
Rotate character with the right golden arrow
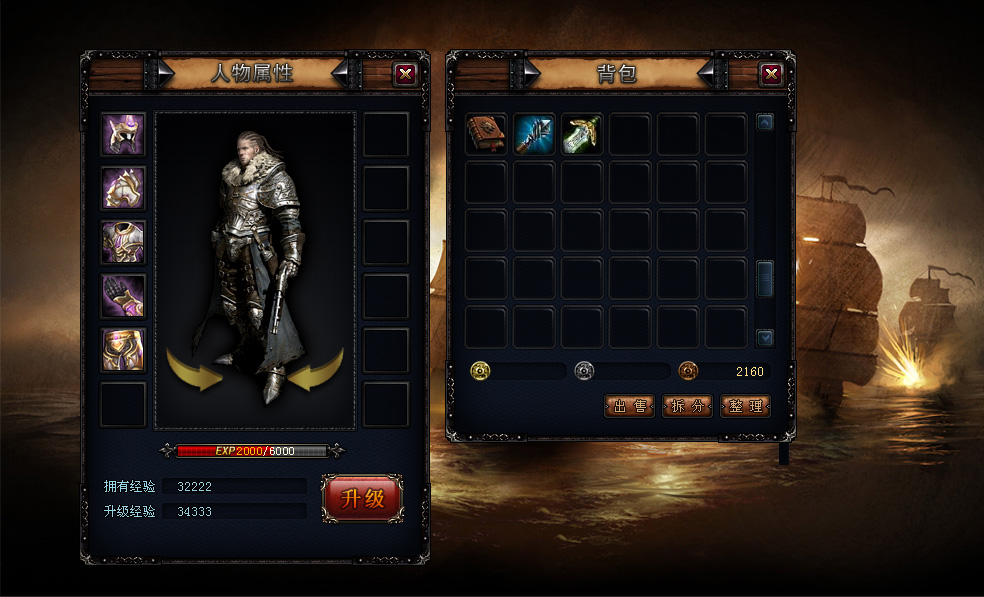pyautogui.click(x=315, y=369)
